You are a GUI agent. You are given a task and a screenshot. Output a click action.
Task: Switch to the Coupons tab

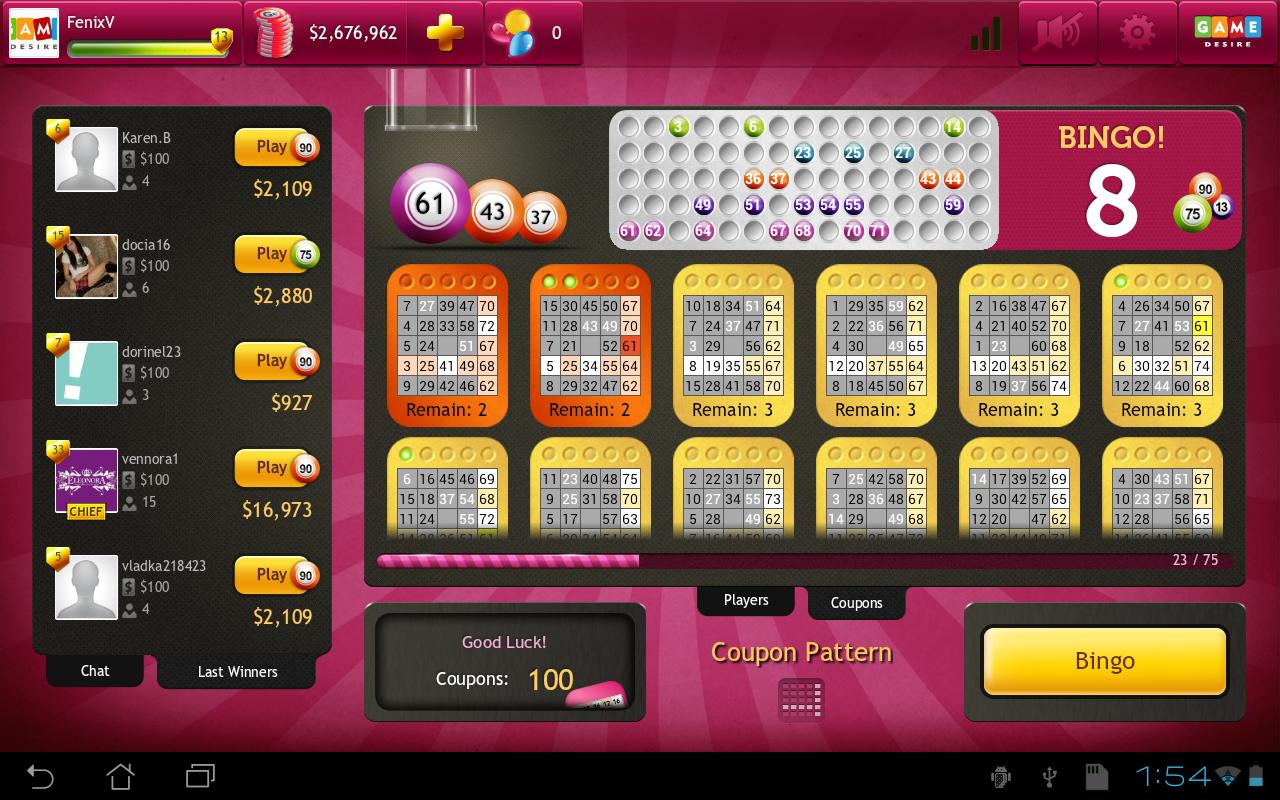856,603
